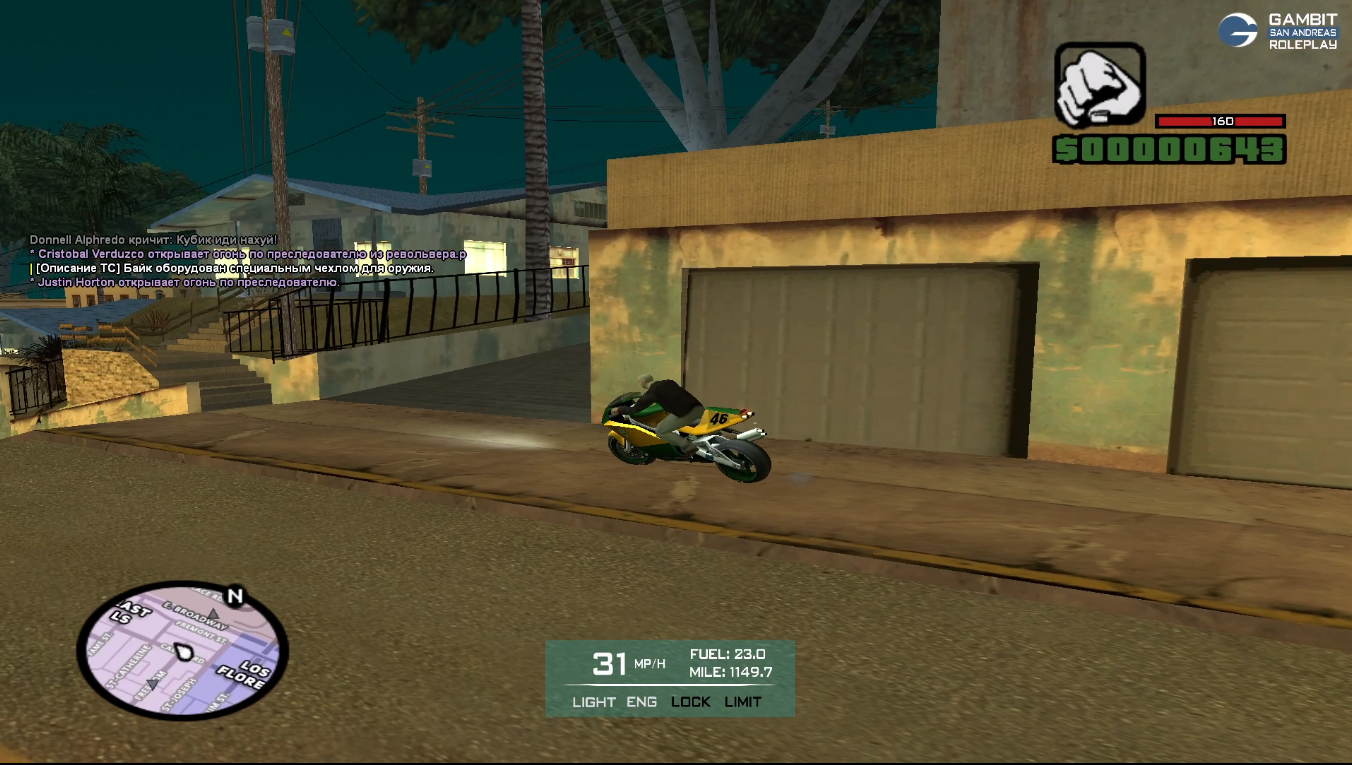The image size is (1352, 765).
Task: Click the Gambit San Andreas Roleplay logo
Action: 1276,31
